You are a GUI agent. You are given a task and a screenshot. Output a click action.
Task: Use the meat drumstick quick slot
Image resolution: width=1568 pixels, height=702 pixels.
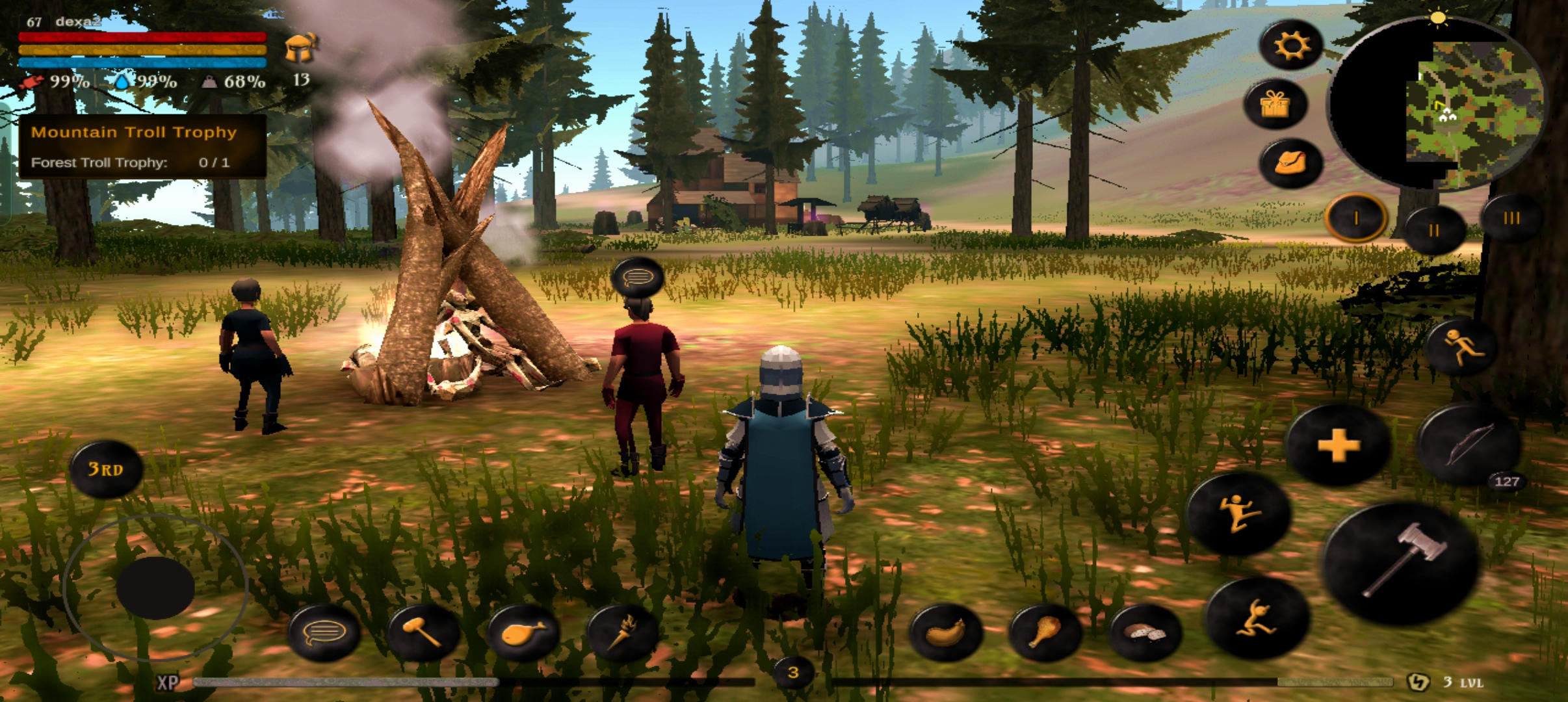(1044, 632)
